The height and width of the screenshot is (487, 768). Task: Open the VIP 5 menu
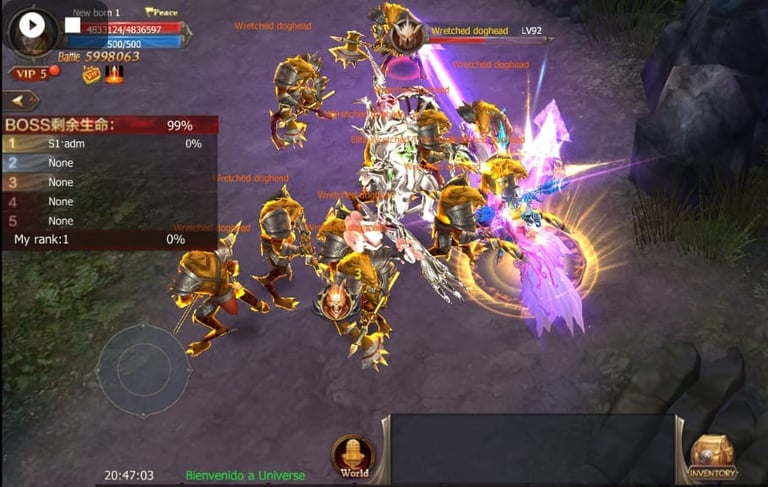tap(30, 73)
